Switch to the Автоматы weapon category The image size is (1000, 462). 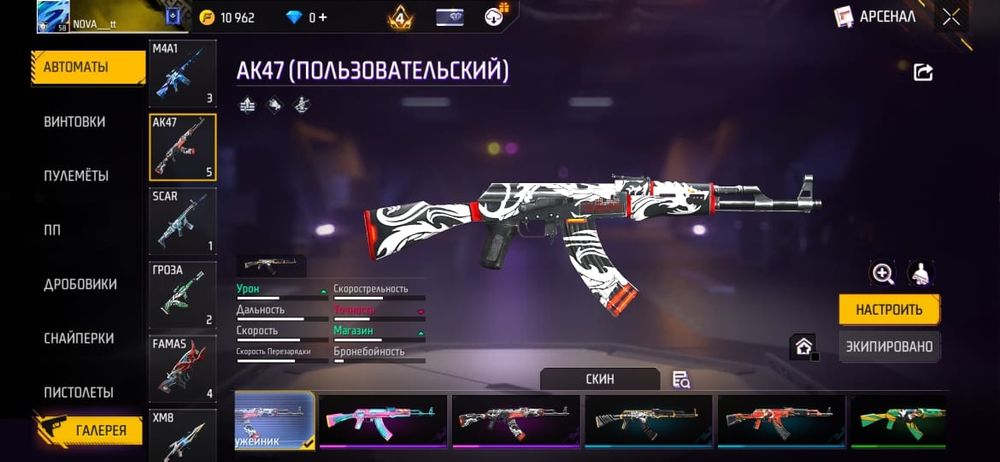pos(76,67)
